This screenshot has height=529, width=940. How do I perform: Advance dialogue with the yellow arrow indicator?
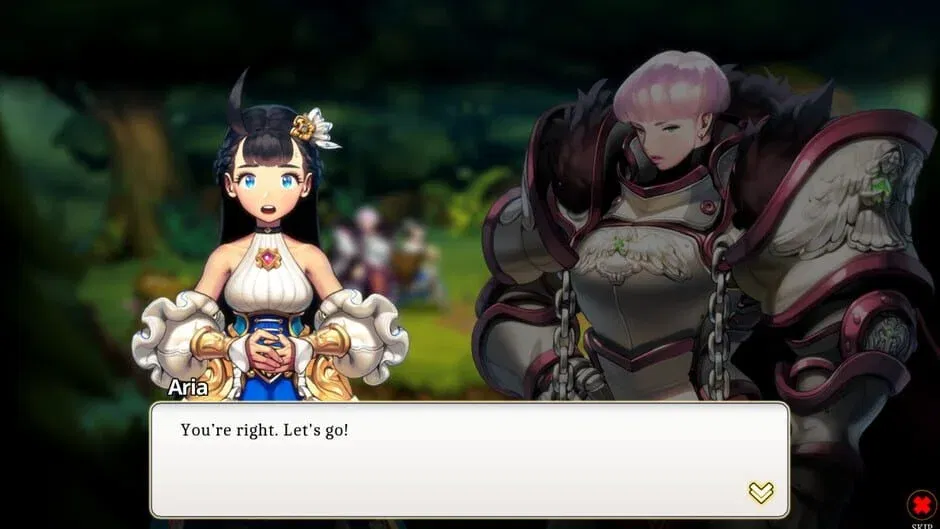[x=761, y=492]
